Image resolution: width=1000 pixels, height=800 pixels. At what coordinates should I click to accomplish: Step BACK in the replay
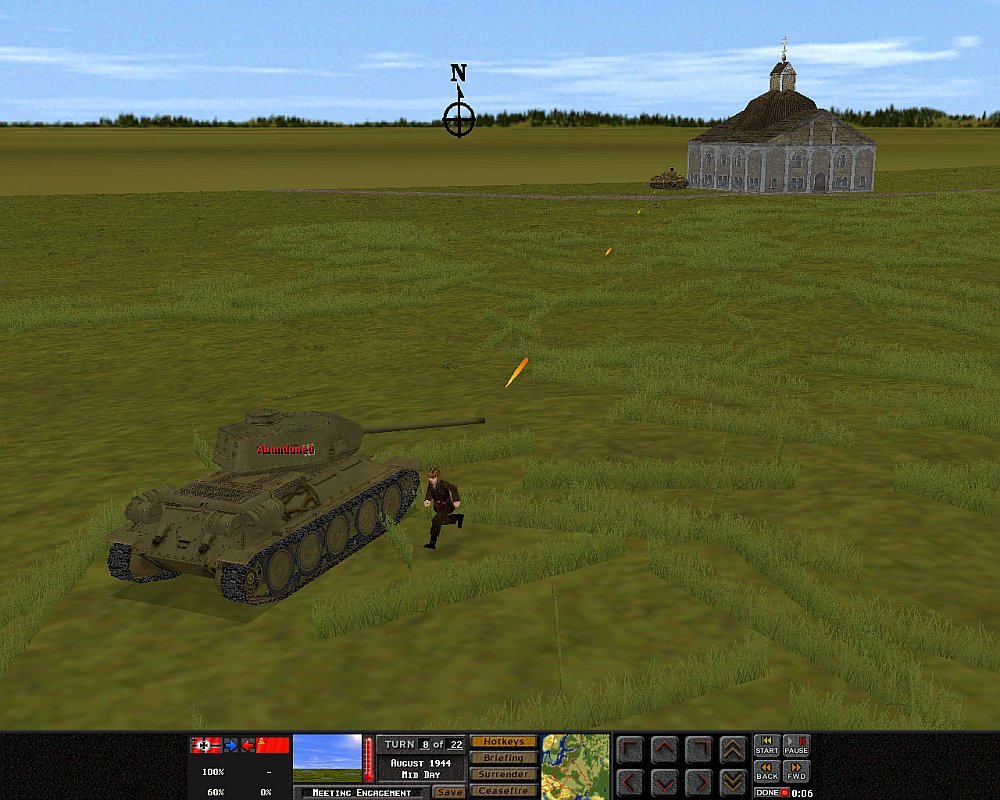click(x=767, y=771)
